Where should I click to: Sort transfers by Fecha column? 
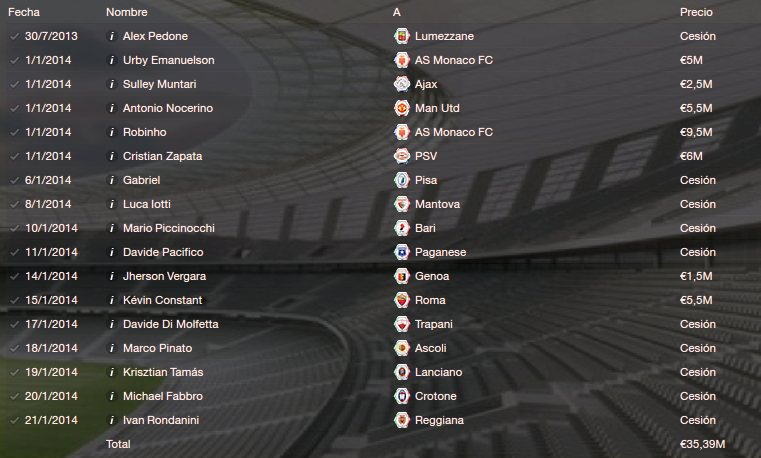pyautogui.click(x=24, y=12)
